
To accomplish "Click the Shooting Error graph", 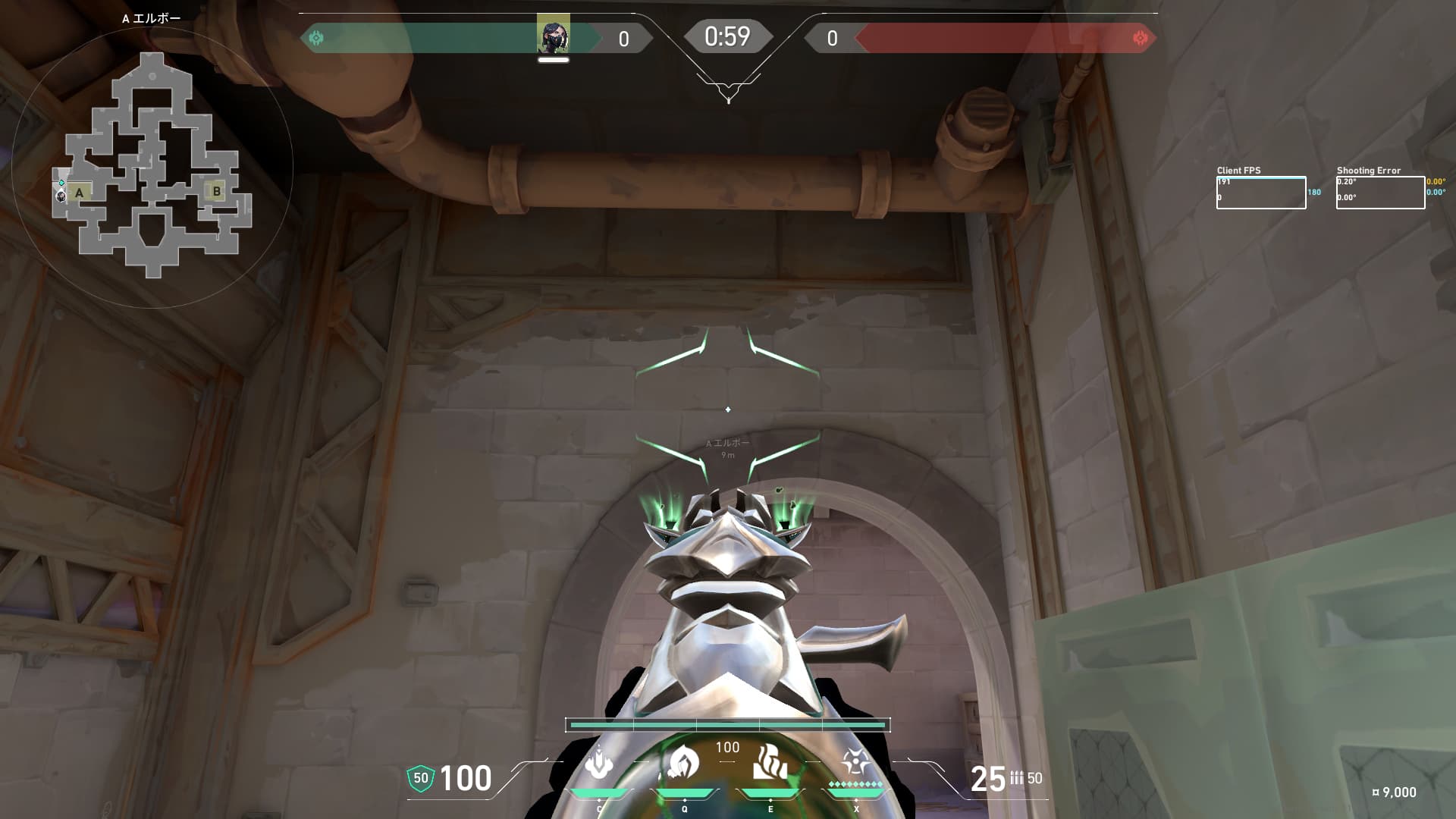I will 1379,193.
